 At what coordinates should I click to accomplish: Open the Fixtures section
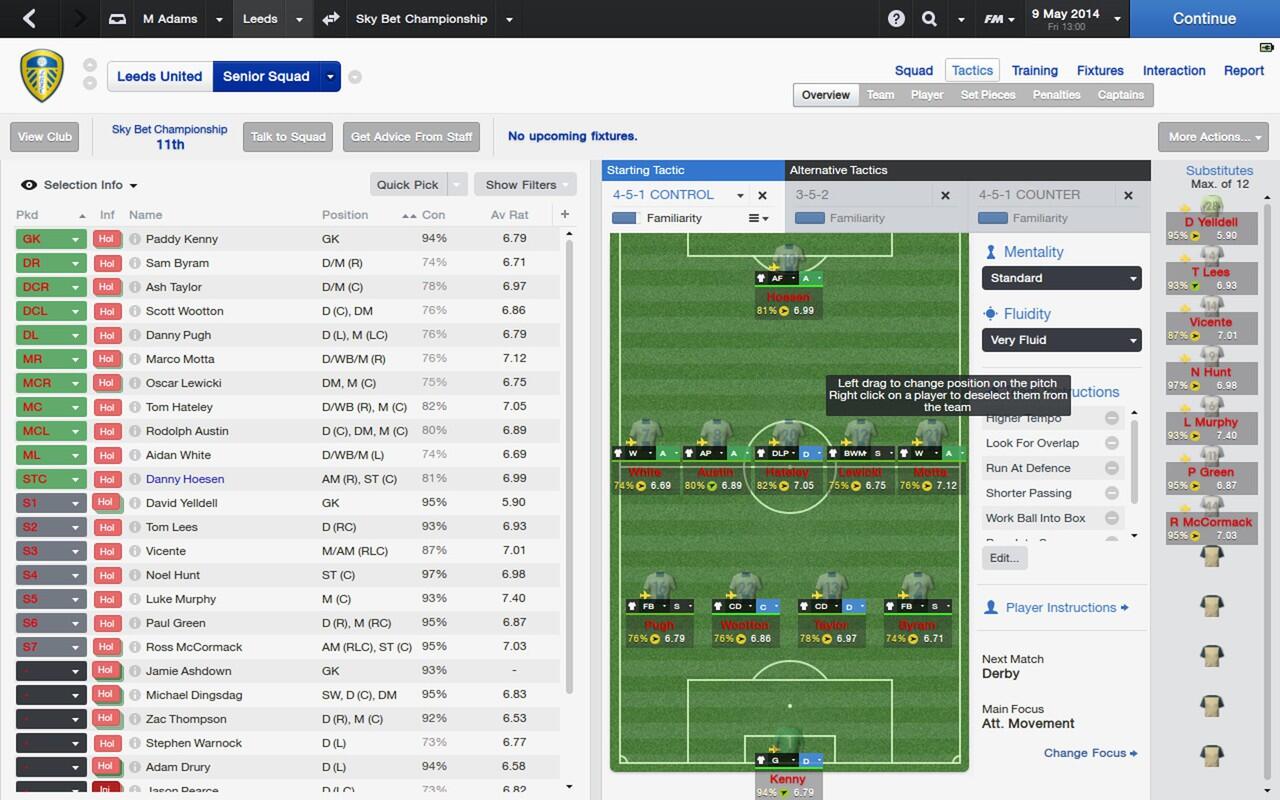coord(1100,71)
